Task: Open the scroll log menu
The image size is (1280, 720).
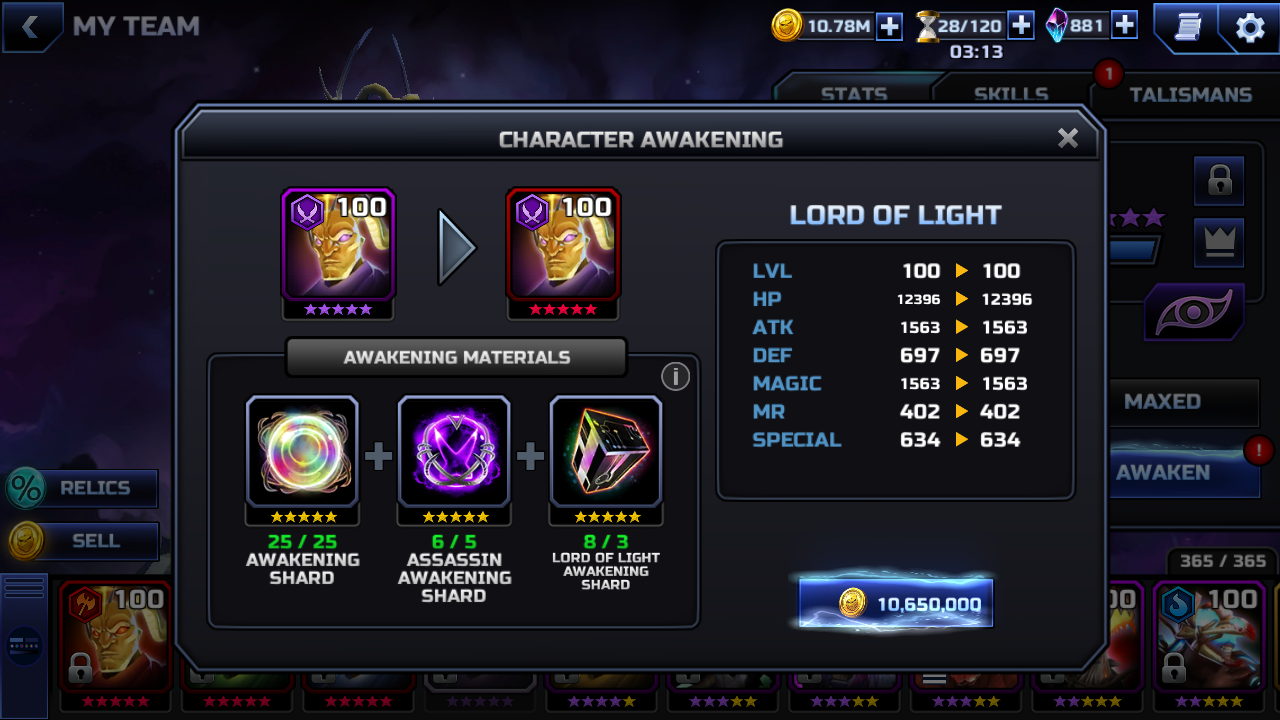Action: (1186, 27)
